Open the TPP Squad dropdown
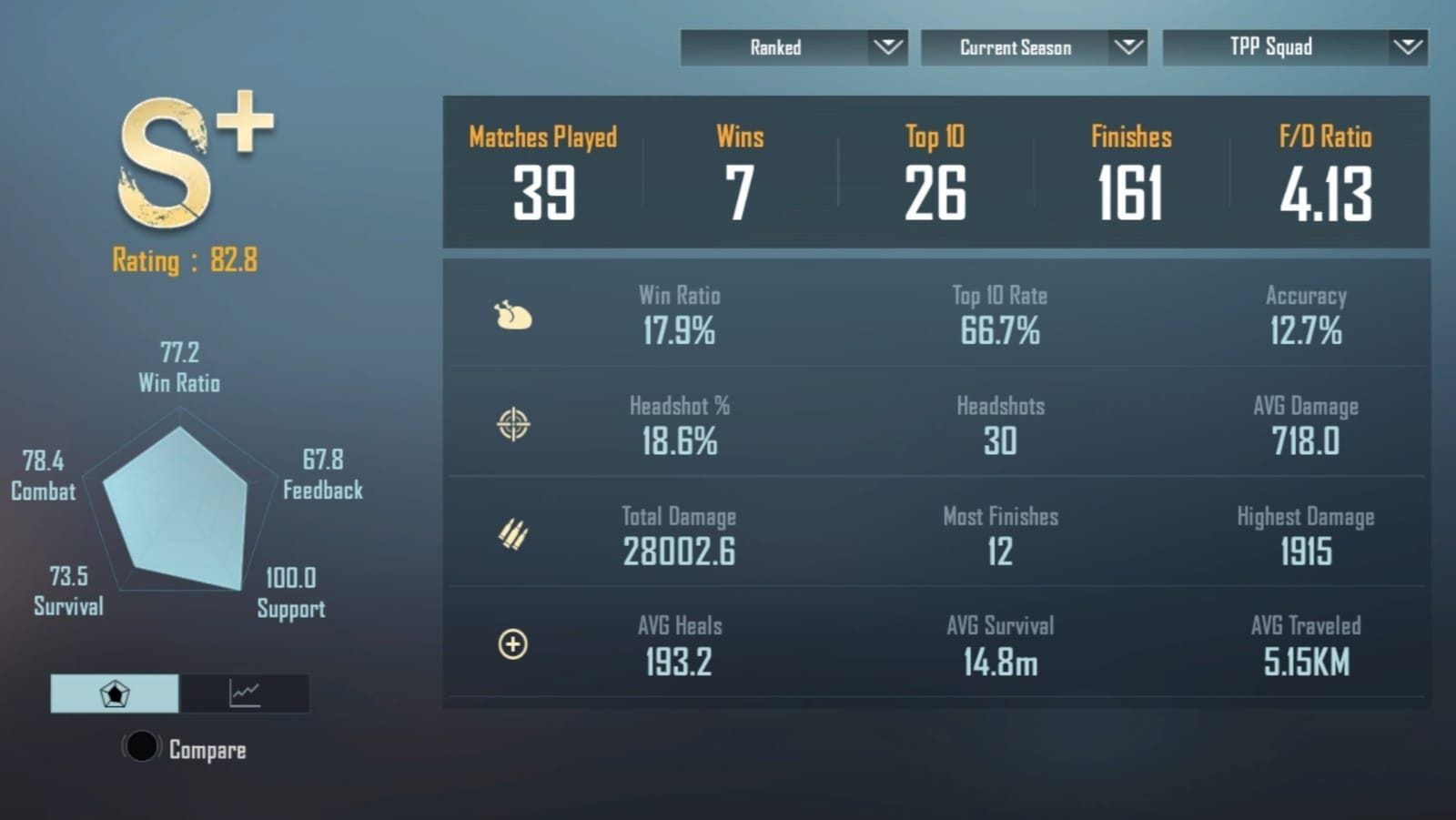The image size is (1456, 820). tap(1294, 47)
